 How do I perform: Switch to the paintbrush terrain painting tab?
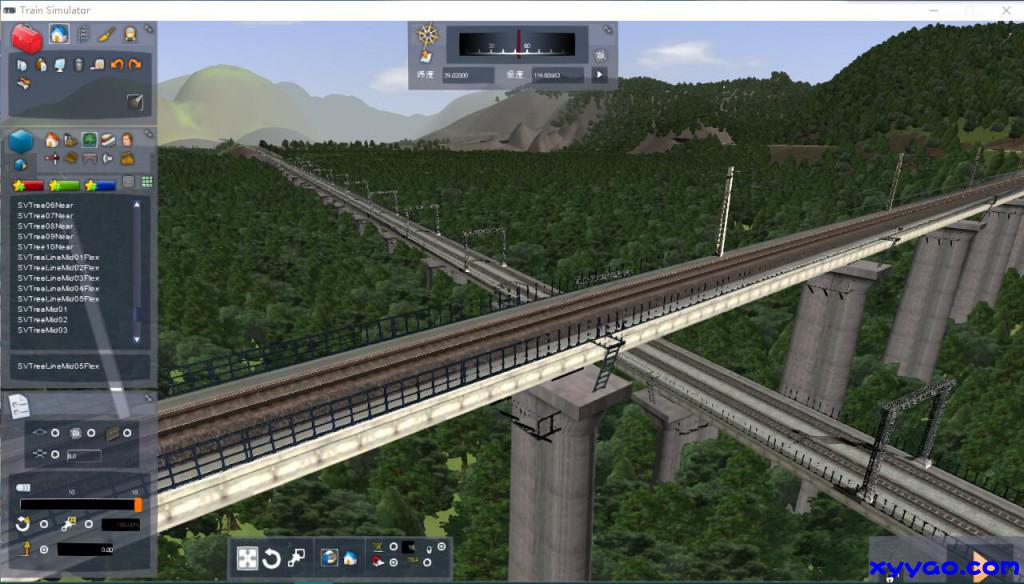106,35
